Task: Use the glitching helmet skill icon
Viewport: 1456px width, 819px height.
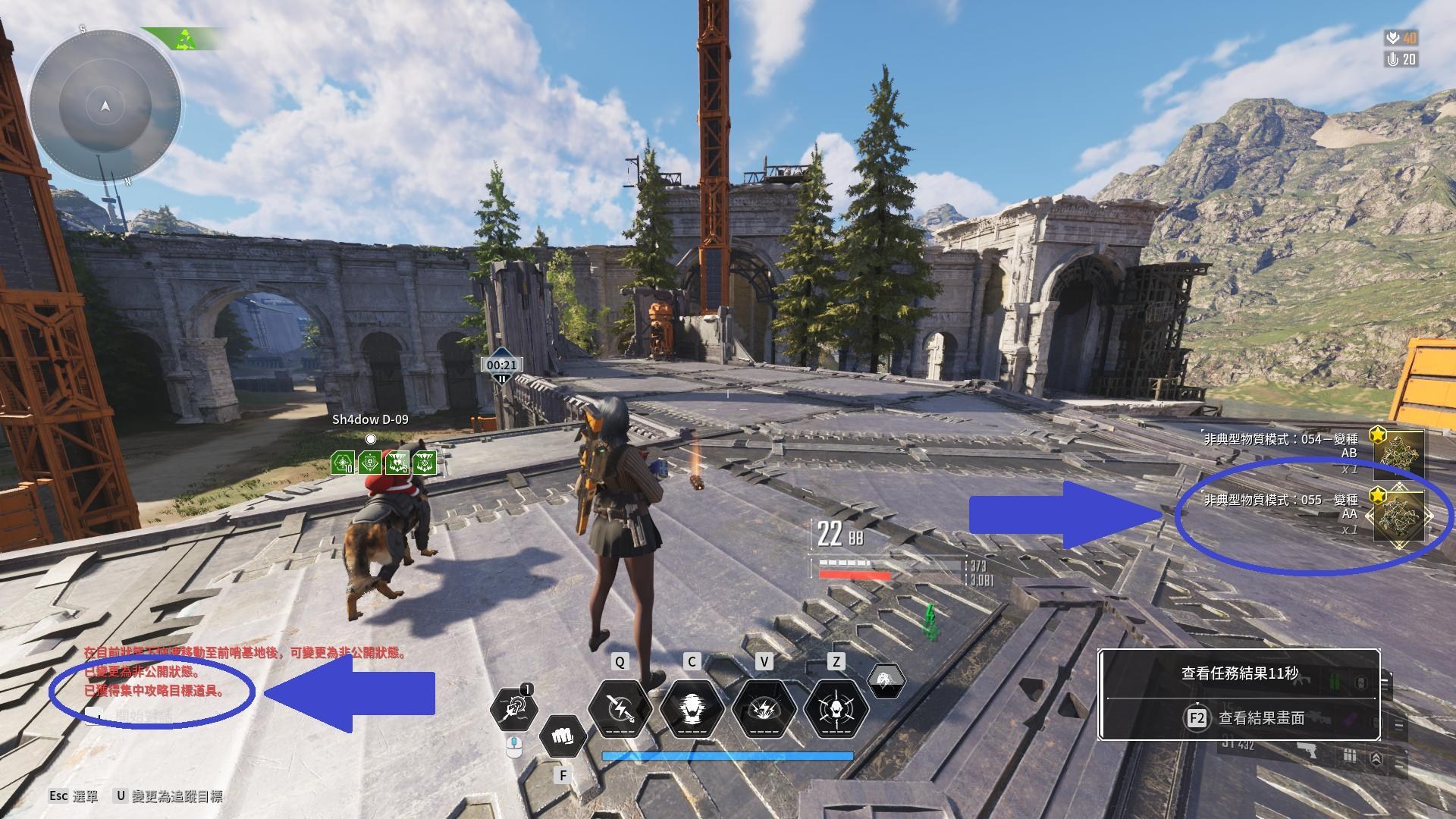Action: click(x=691, y=709)
